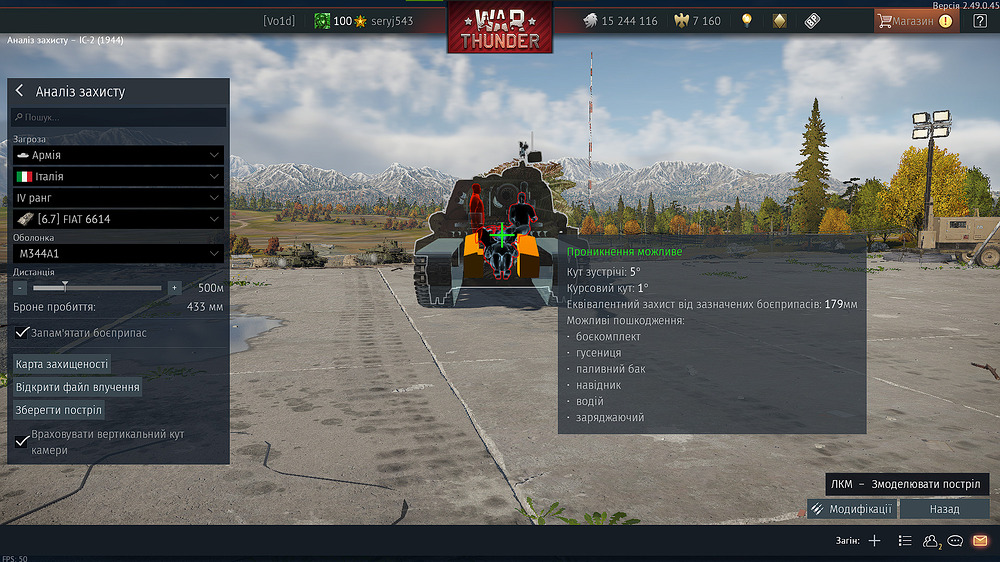Open the Модифікації button
The image size is (1000, 562).
[x=852, y=509]
